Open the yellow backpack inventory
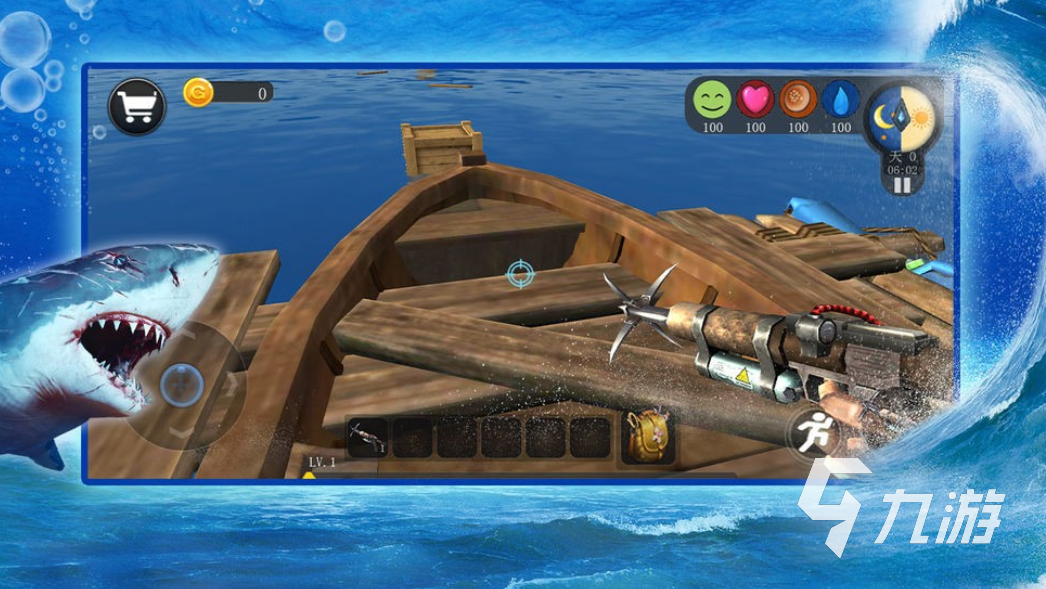The height and width of the screenshot is (589, 1046). click(x=646, y=436)
